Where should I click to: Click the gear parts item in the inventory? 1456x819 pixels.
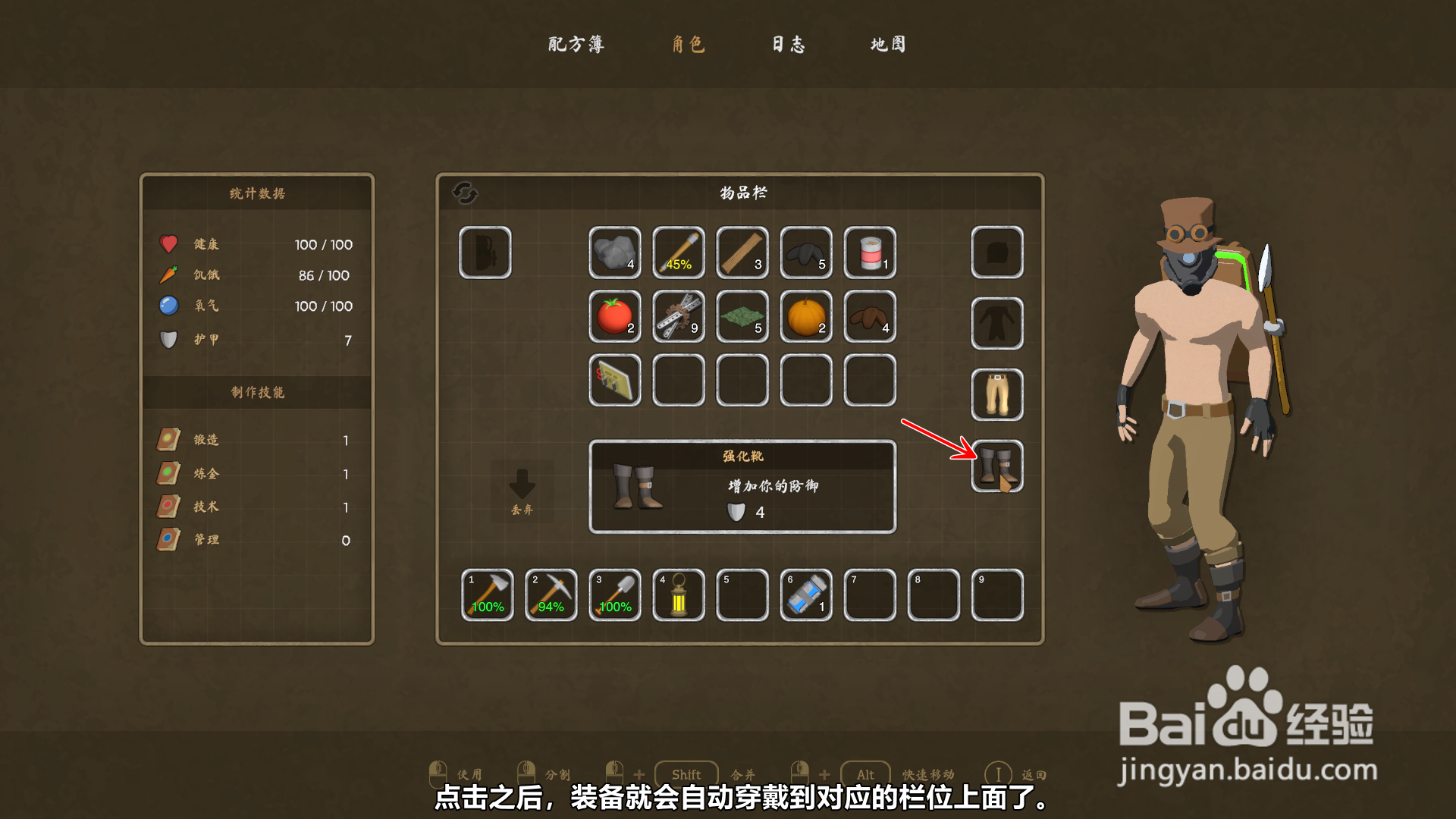click(x=678, y=318)
